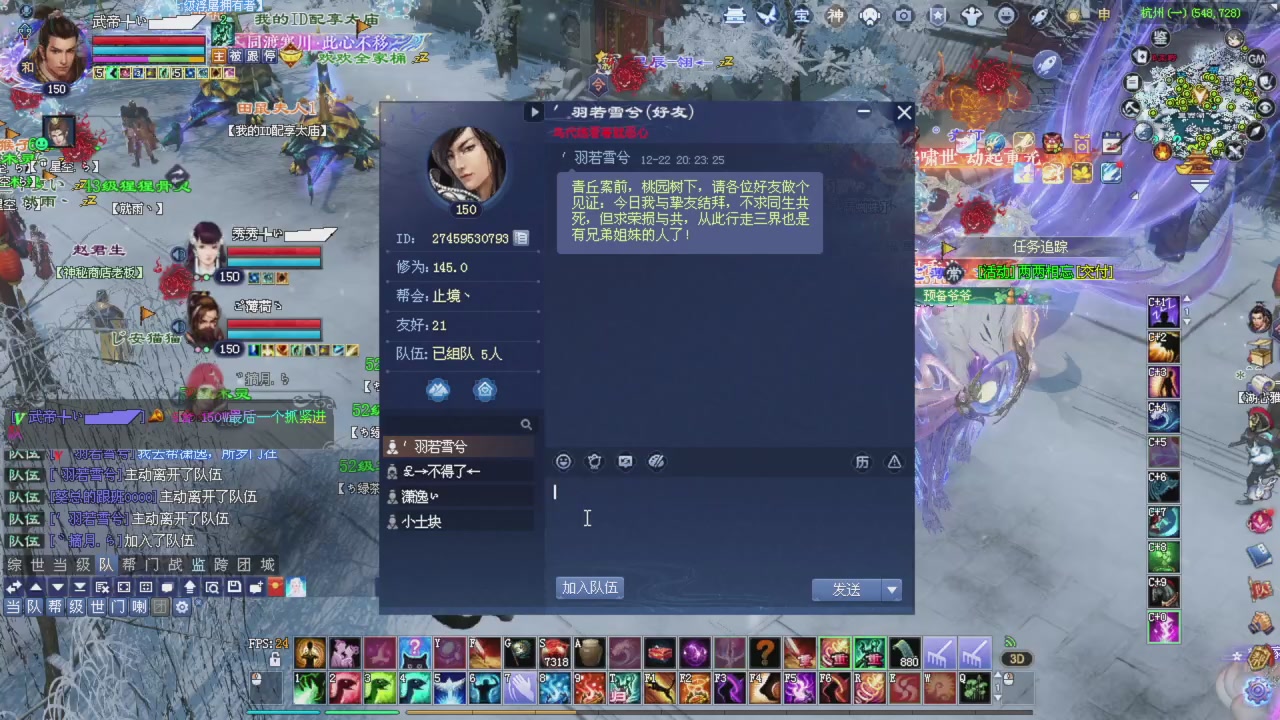Toggle the 世 world quick-chat channel button
The width and height of the screenshot is (1280, 720).
coord(97,607)
